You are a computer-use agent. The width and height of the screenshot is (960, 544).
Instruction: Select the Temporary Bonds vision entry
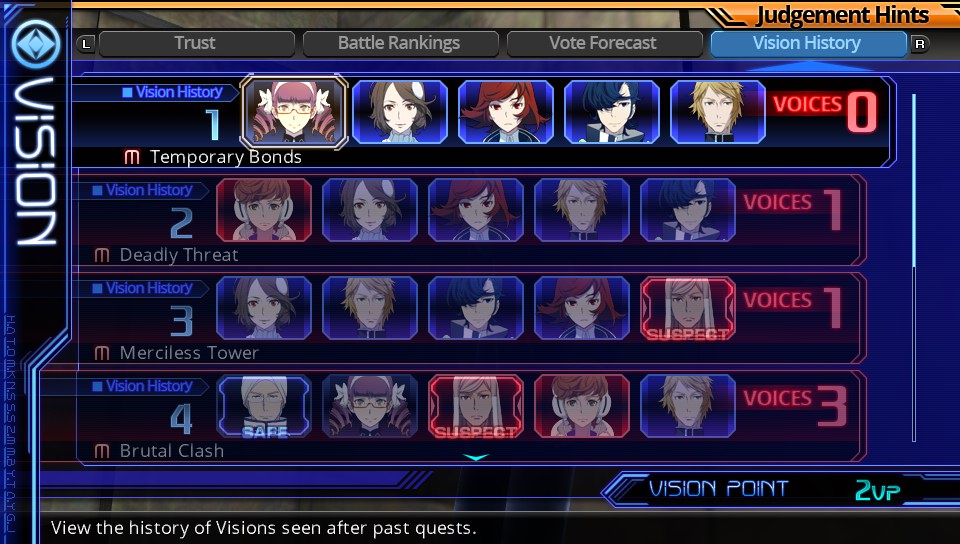pos(225,157)
